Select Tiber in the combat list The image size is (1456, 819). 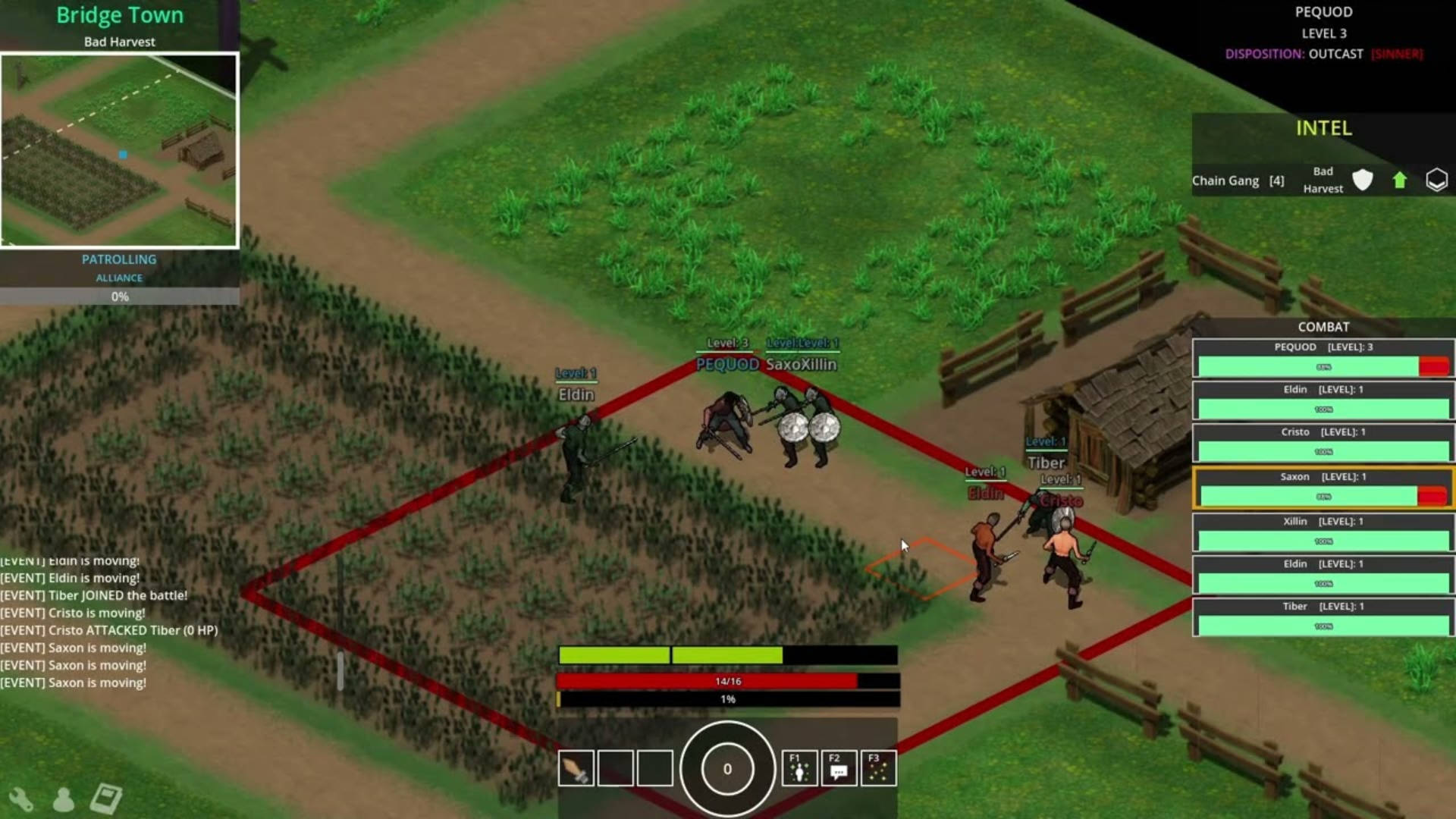click(1323, 617)
